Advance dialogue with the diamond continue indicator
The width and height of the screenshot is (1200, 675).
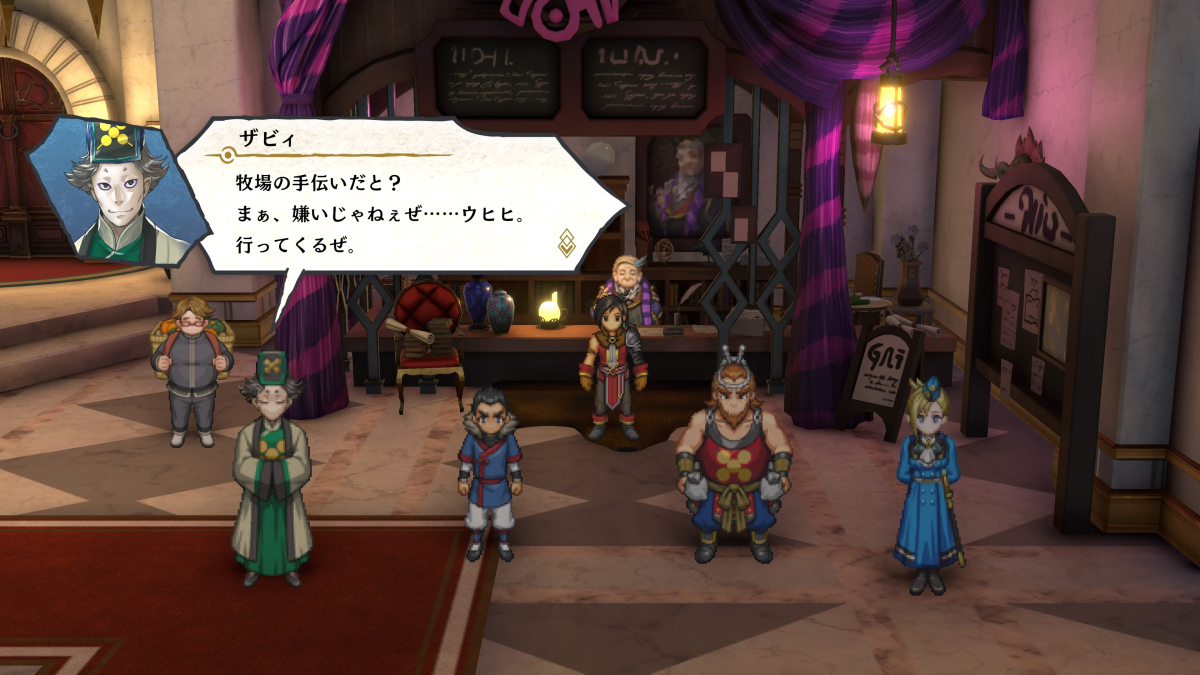tap(566, 242)
